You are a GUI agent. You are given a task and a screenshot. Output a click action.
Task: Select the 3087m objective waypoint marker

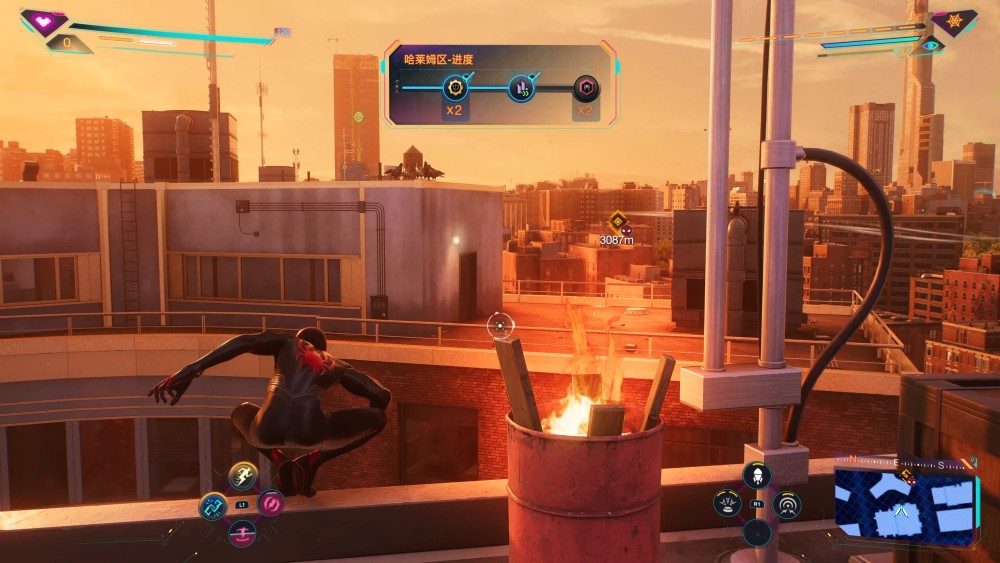[617, 222]
